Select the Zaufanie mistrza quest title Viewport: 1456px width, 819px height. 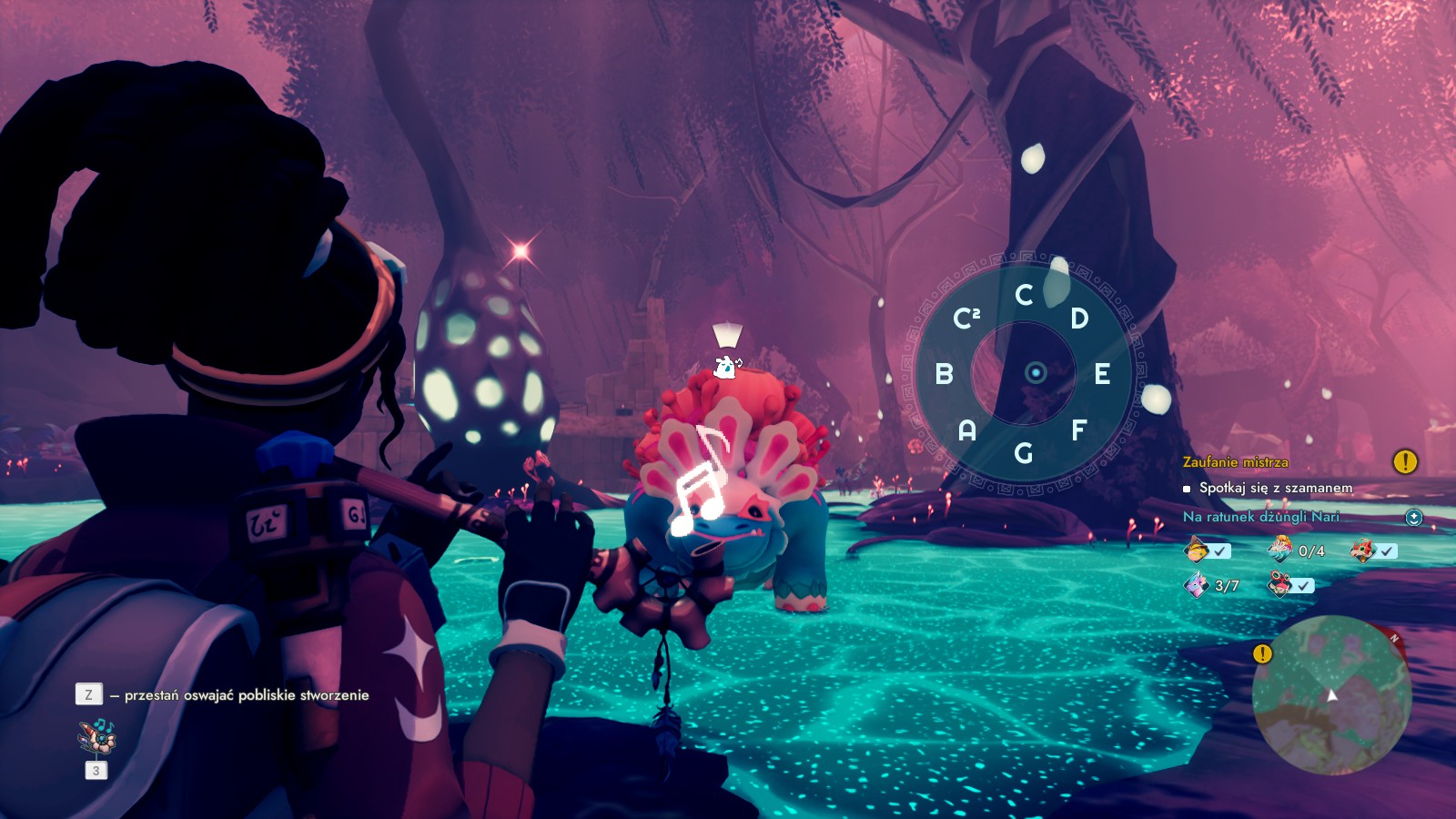(x=1235, y=462)
